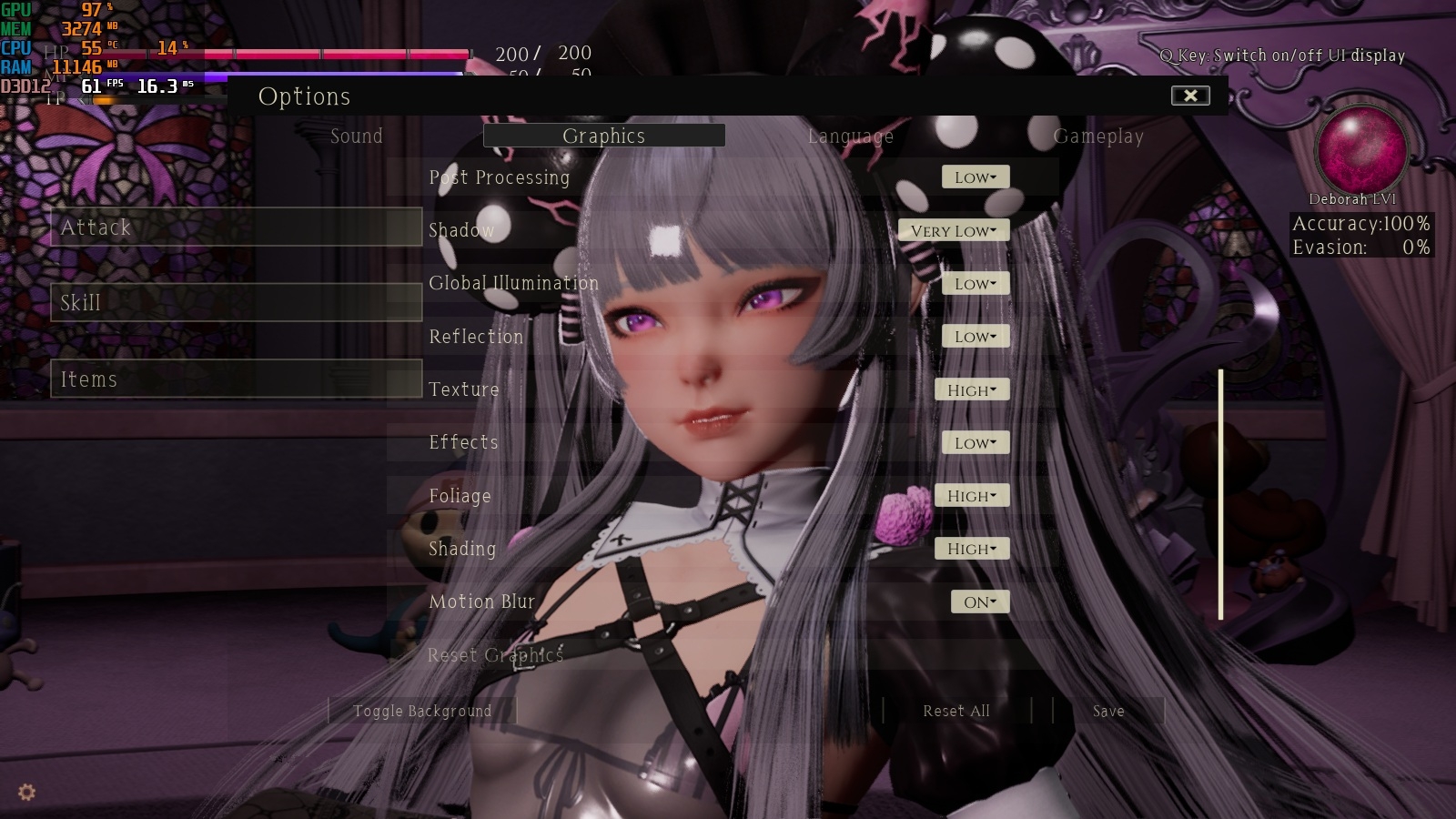The width and height of the screenshot is (1456, 819).
Task: Click Toggle Background button
Action: pyautogui.click(x=422, y=712)
